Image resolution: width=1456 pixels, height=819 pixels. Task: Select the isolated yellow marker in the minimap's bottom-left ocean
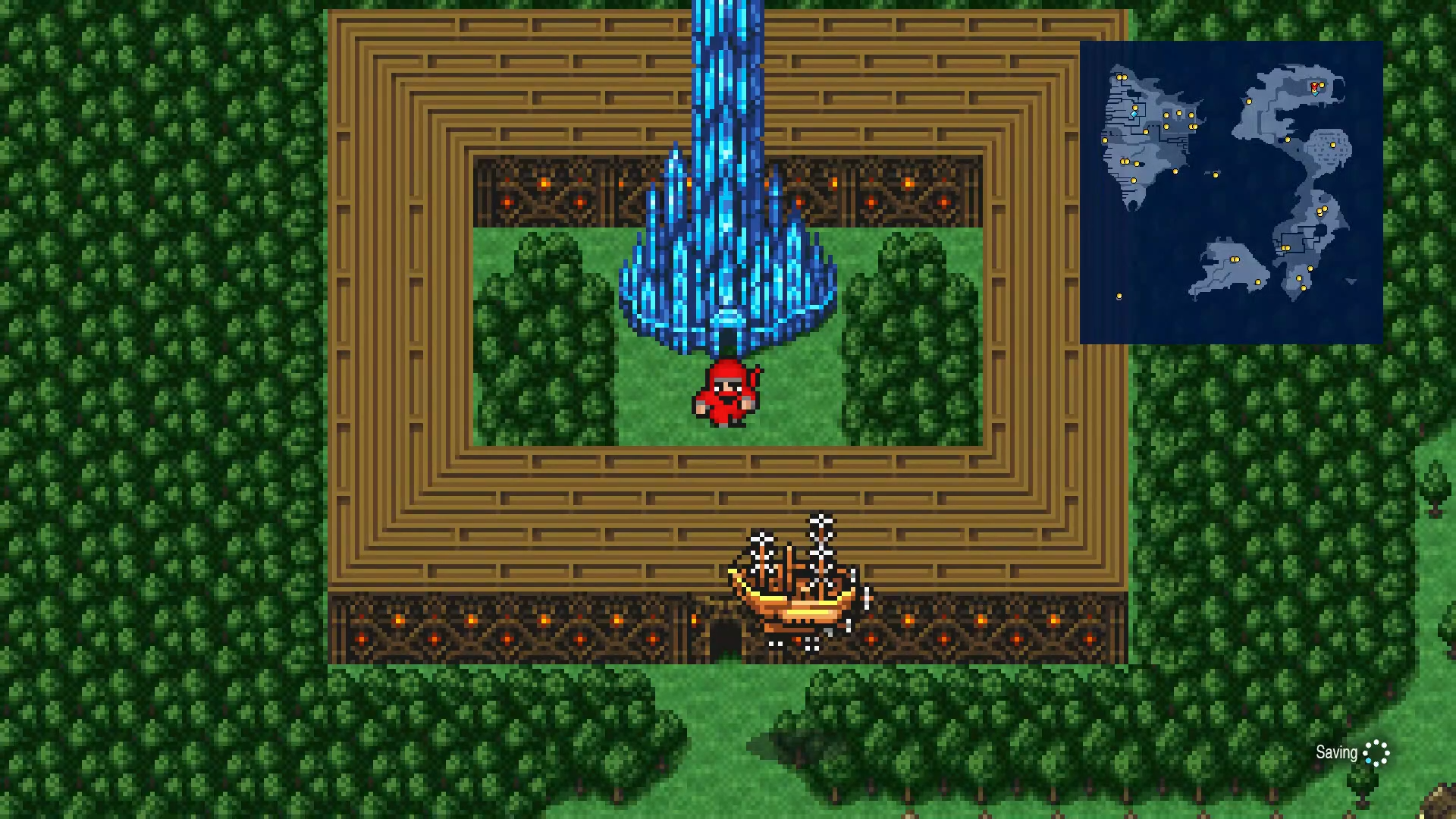[x=1118, y=295]
